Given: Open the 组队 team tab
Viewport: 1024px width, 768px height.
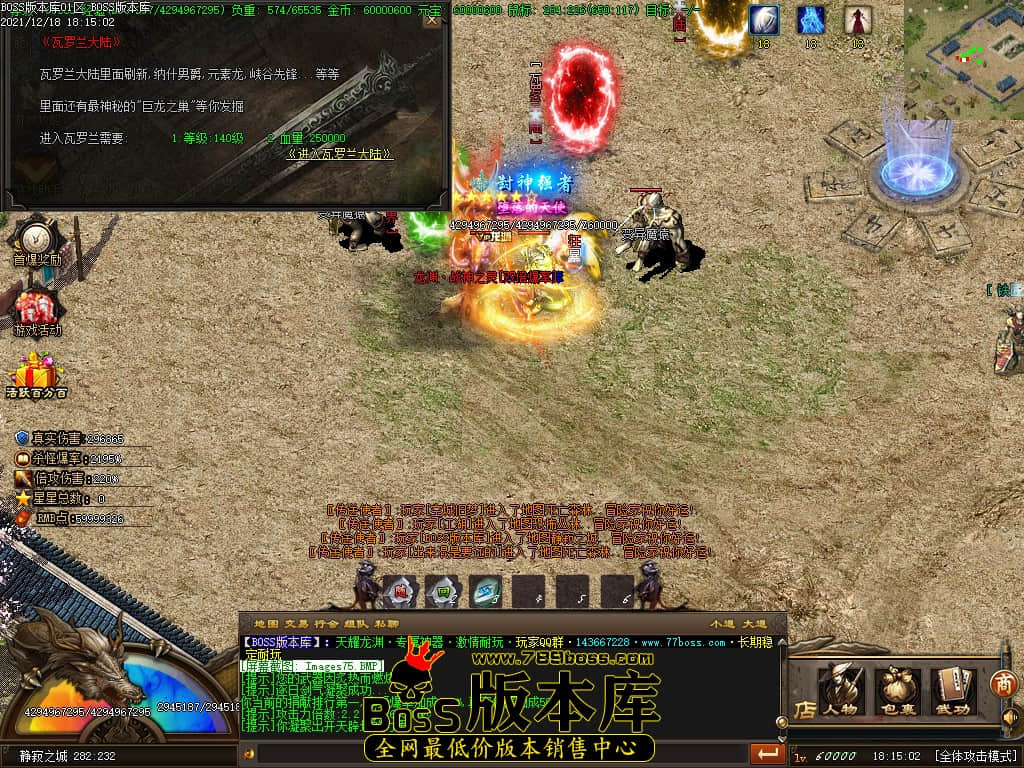Looking at the screenshot, I should 356,624.
